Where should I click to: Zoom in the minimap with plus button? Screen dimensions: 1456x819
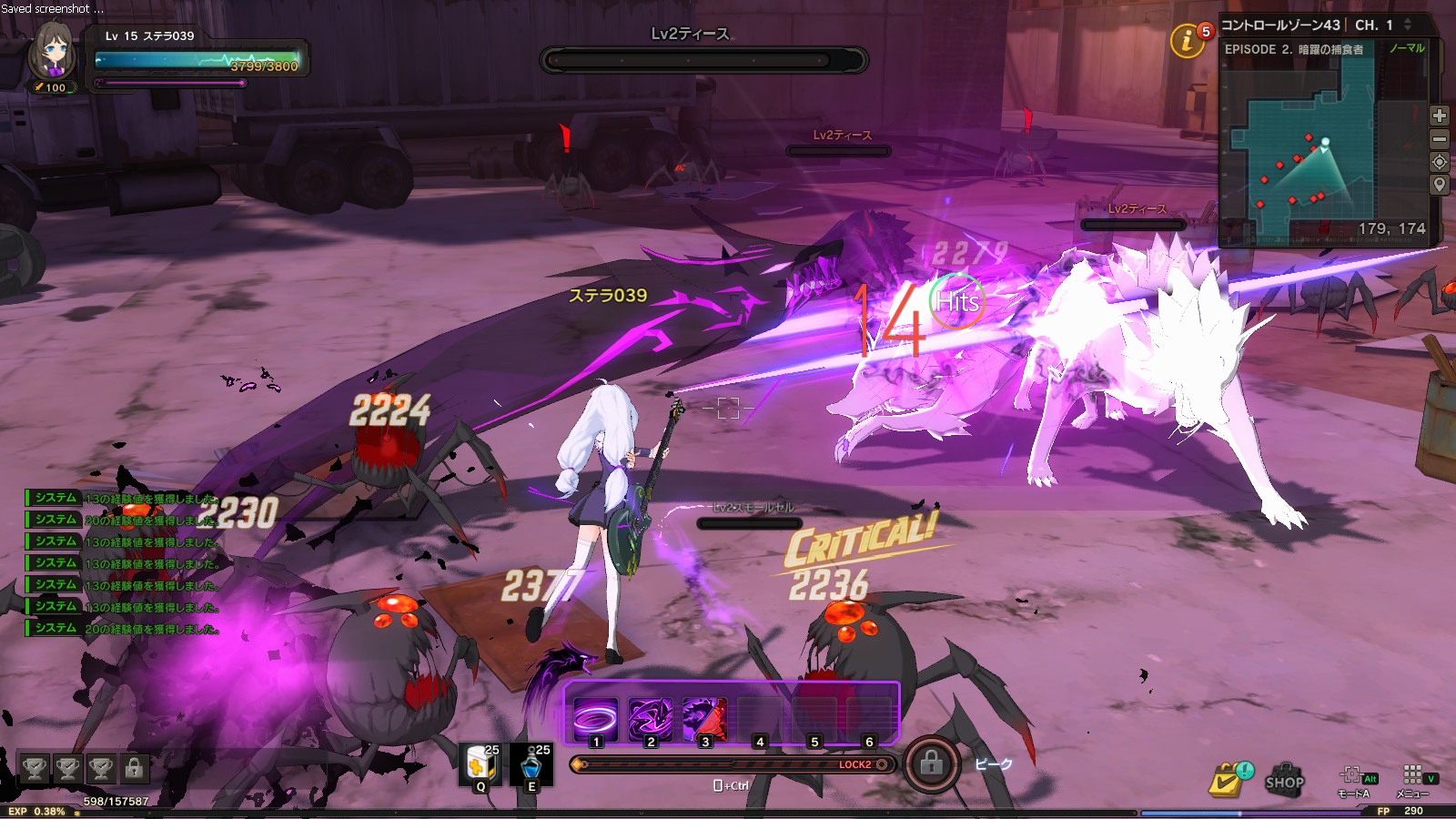click(1439, 116)
